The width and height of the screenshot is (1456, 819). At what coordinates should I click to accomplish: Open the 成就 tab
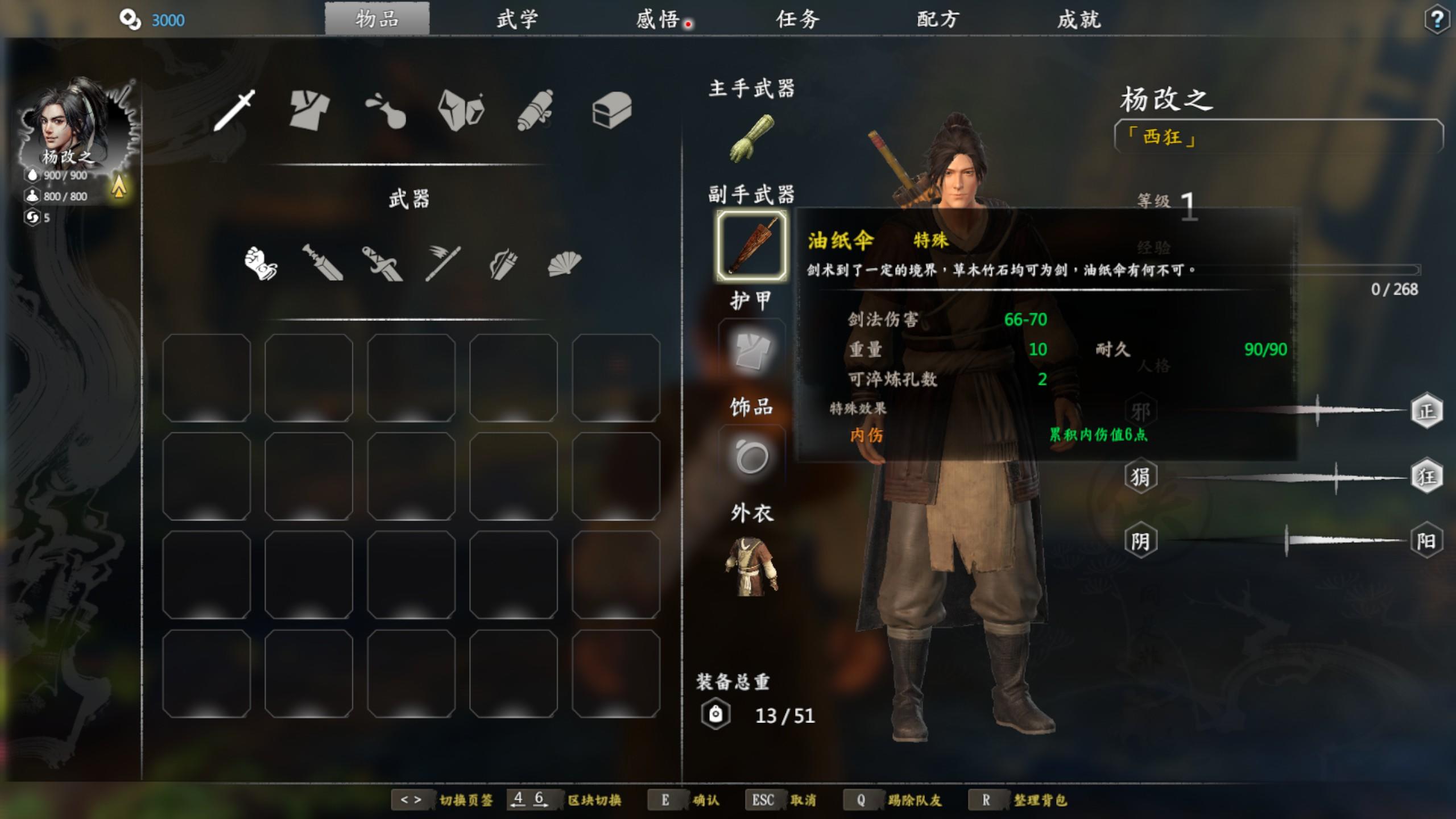coord(1078,19)
